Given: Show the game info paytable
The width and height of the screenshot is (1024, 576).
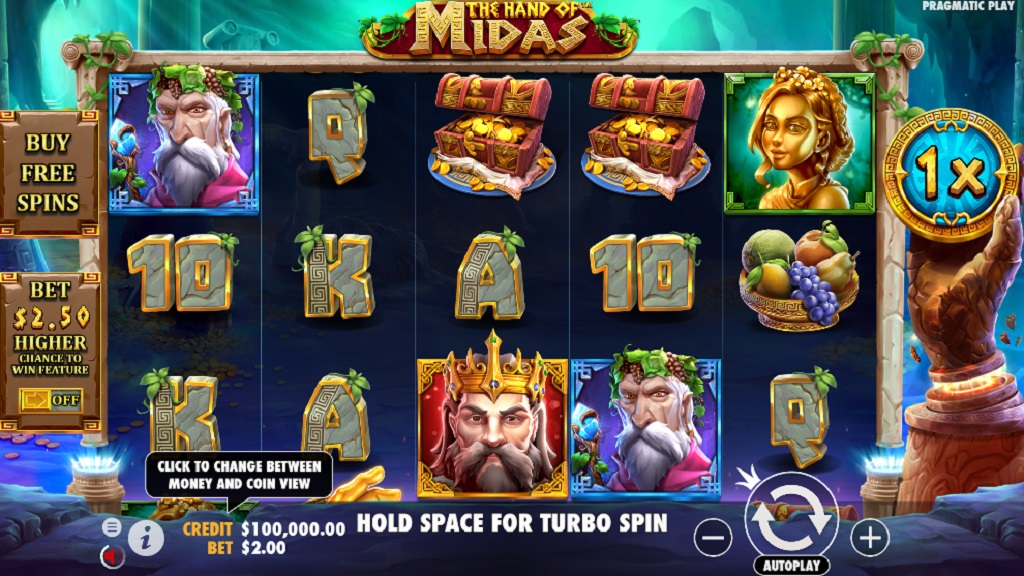Looking at the screenshot, I should pos(146,537).
